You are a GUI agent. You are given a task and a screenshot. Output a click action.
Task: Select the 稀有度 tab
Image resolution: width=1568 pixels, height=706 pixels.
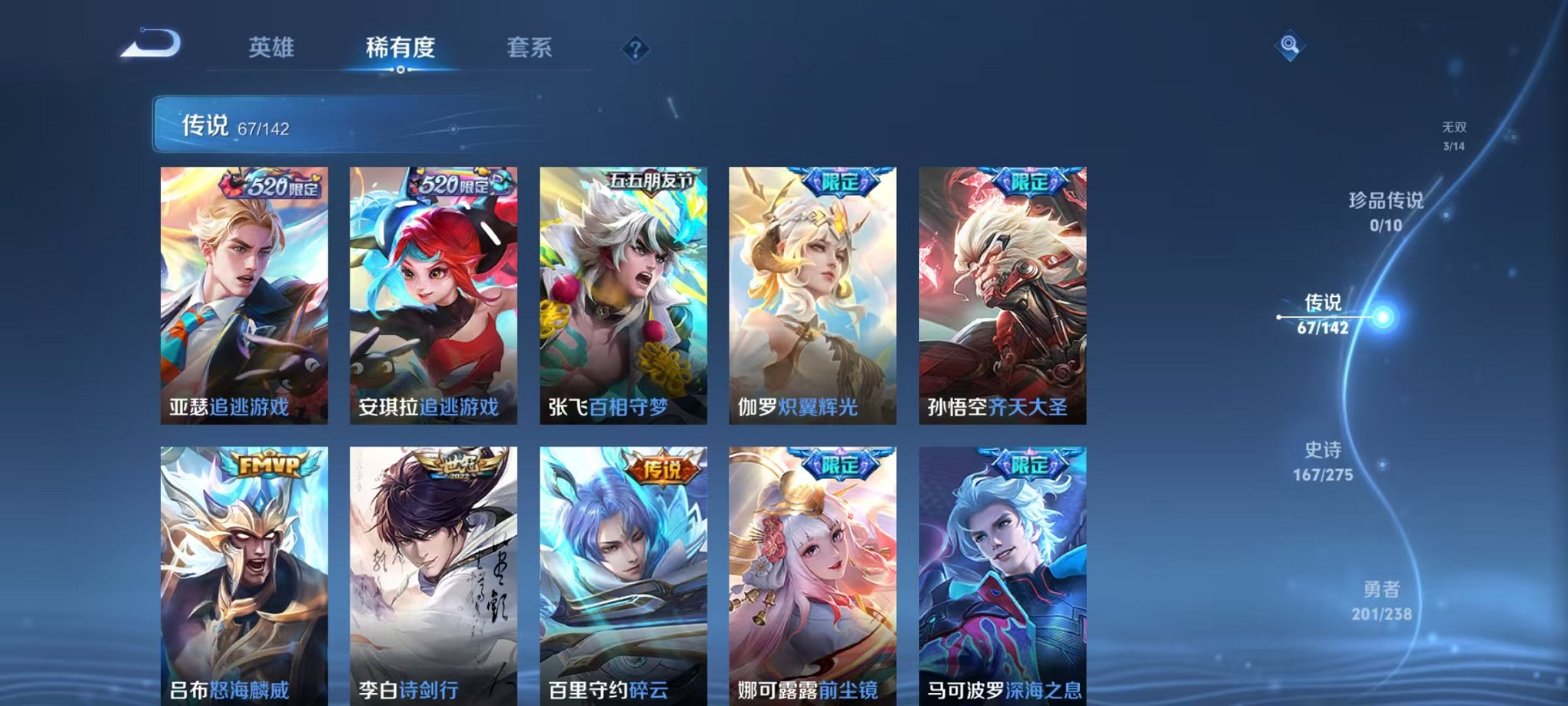[400, 47]
